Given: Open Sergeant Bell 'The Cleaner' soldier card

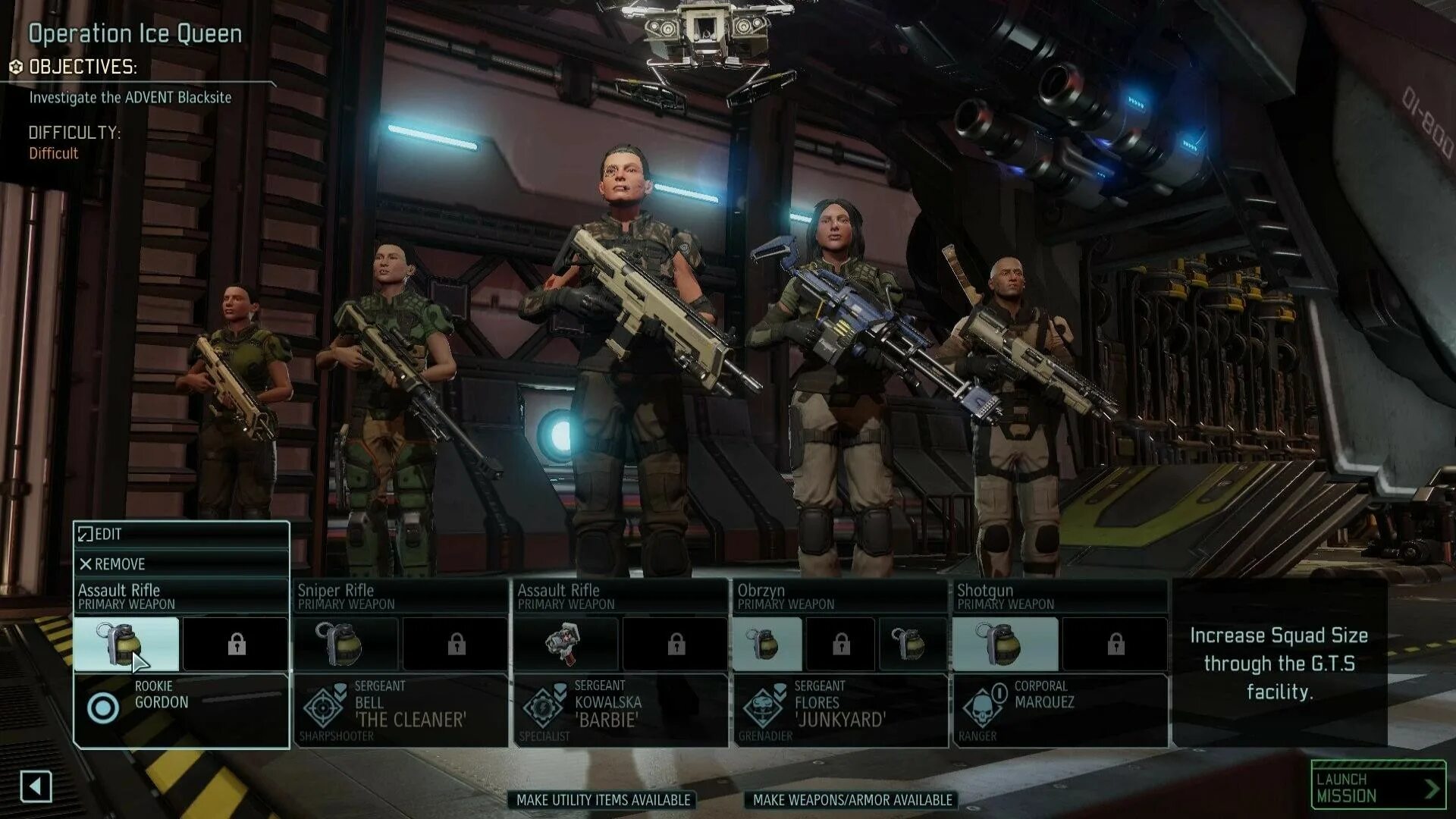Looking at the screenshot, I should tap(400, 711).
